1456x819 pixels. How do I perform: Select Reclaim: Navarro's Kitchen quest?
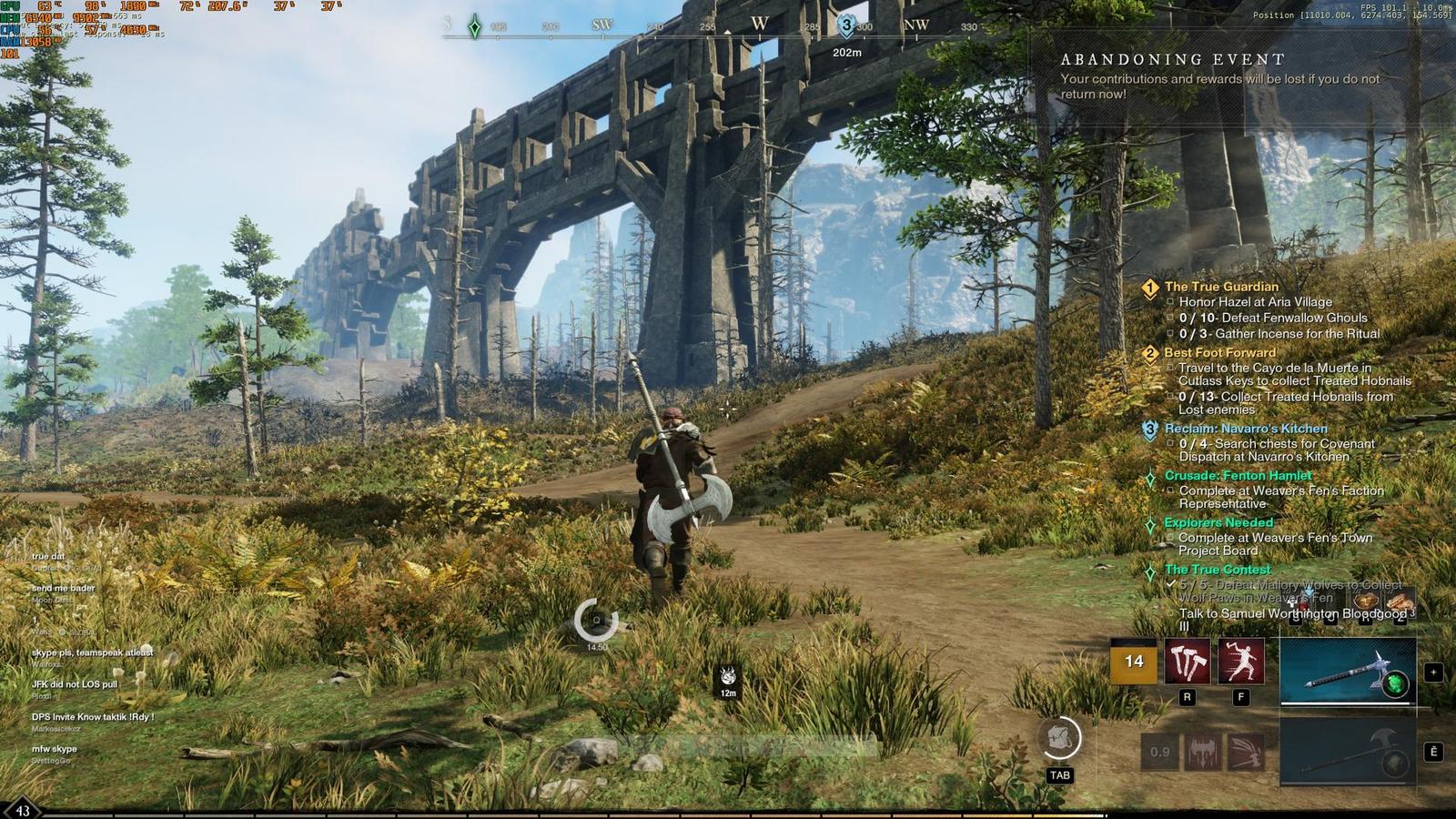click(1245, 429)
